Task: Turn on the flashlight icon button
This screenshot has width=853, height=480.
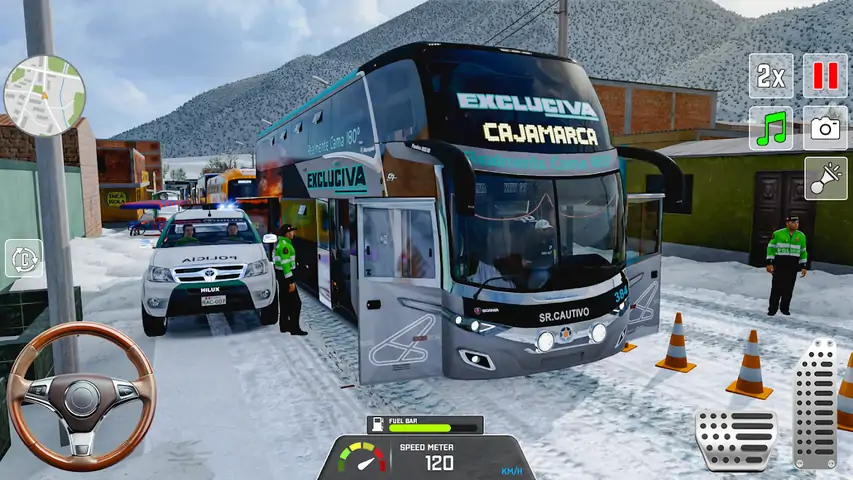Action: pos(825,178)
